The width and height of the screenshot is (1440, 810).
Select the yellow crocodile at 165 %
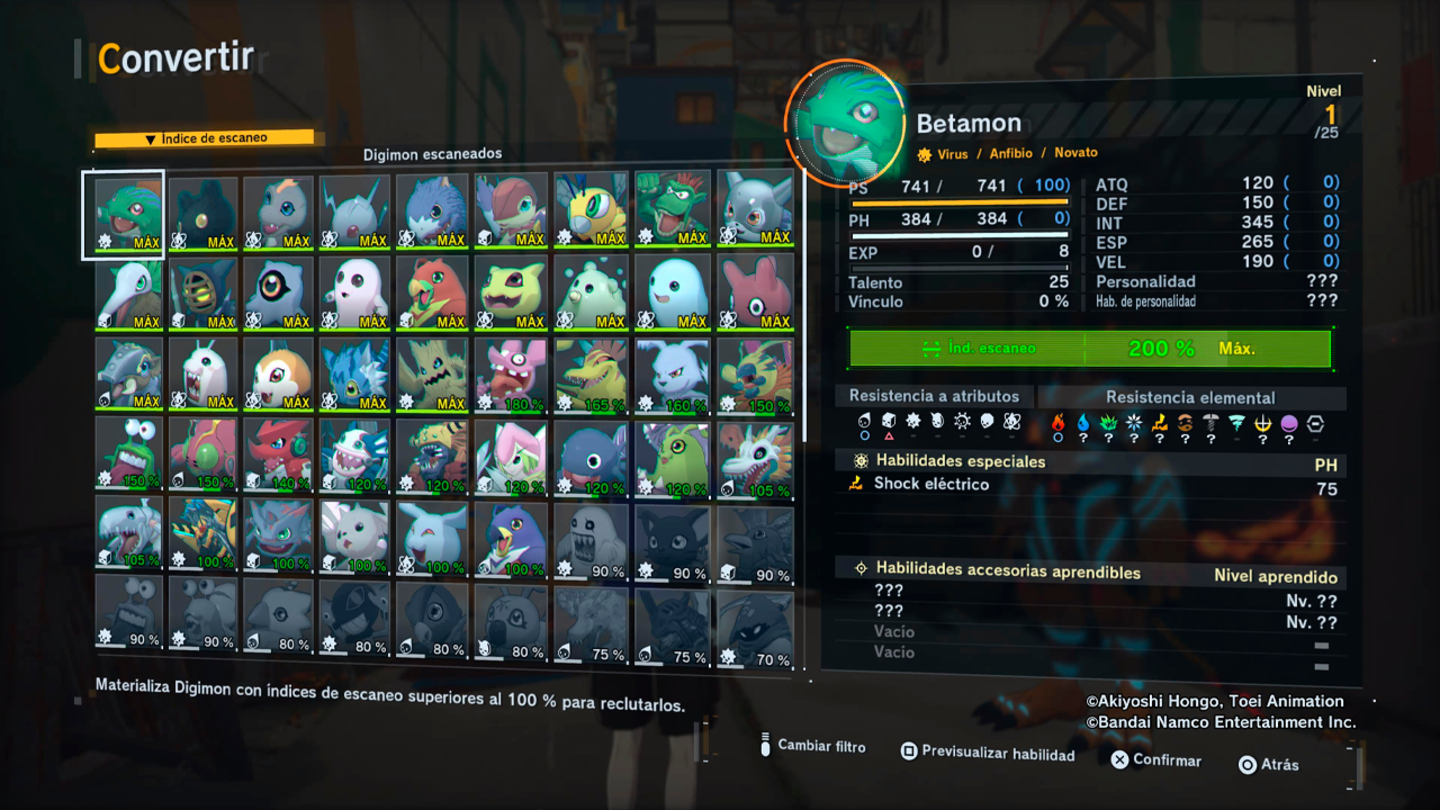coord(592,375)
